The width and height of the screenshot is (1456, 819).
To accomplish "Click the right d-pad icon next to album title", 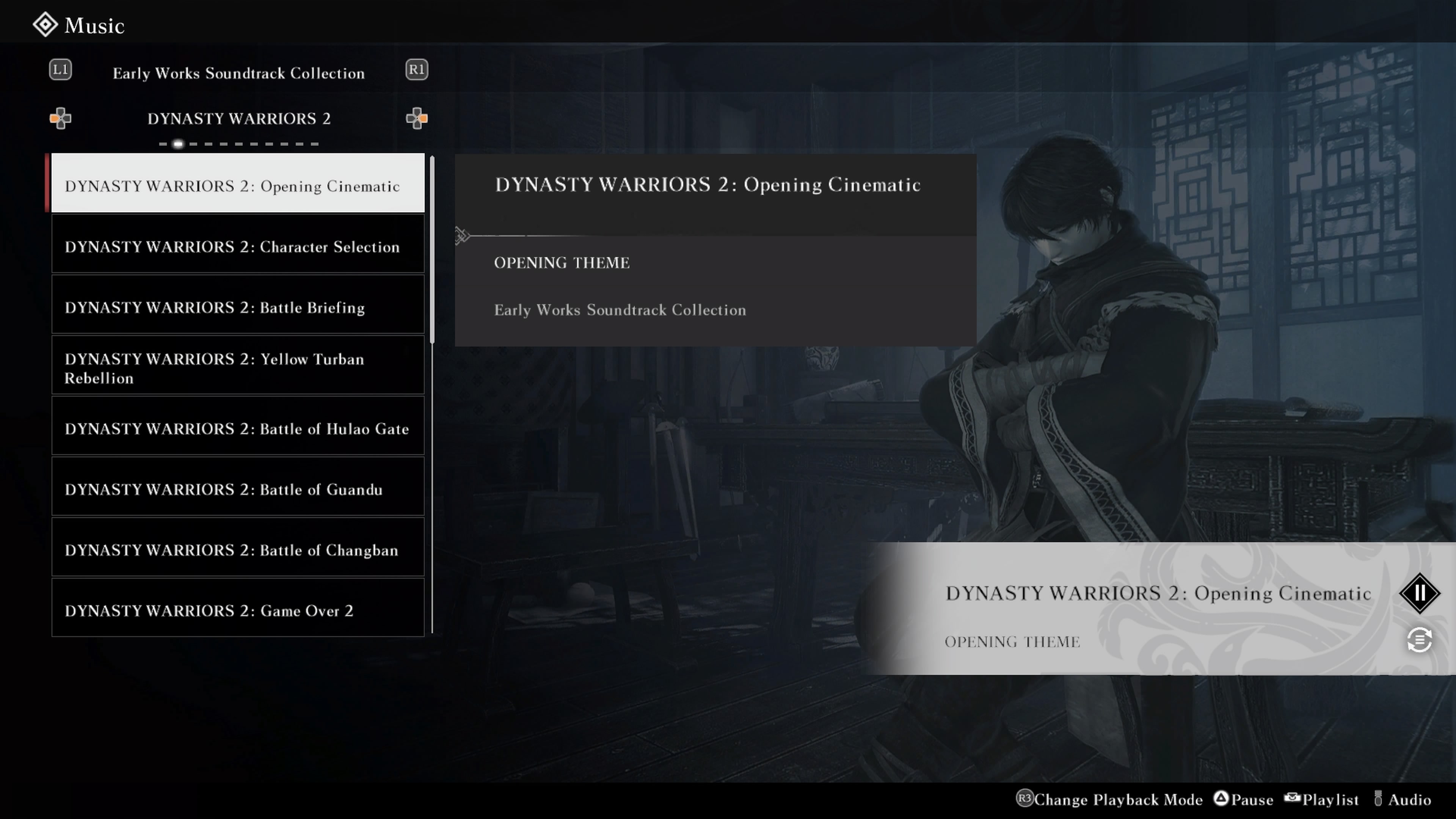I will tap(417, 119).
